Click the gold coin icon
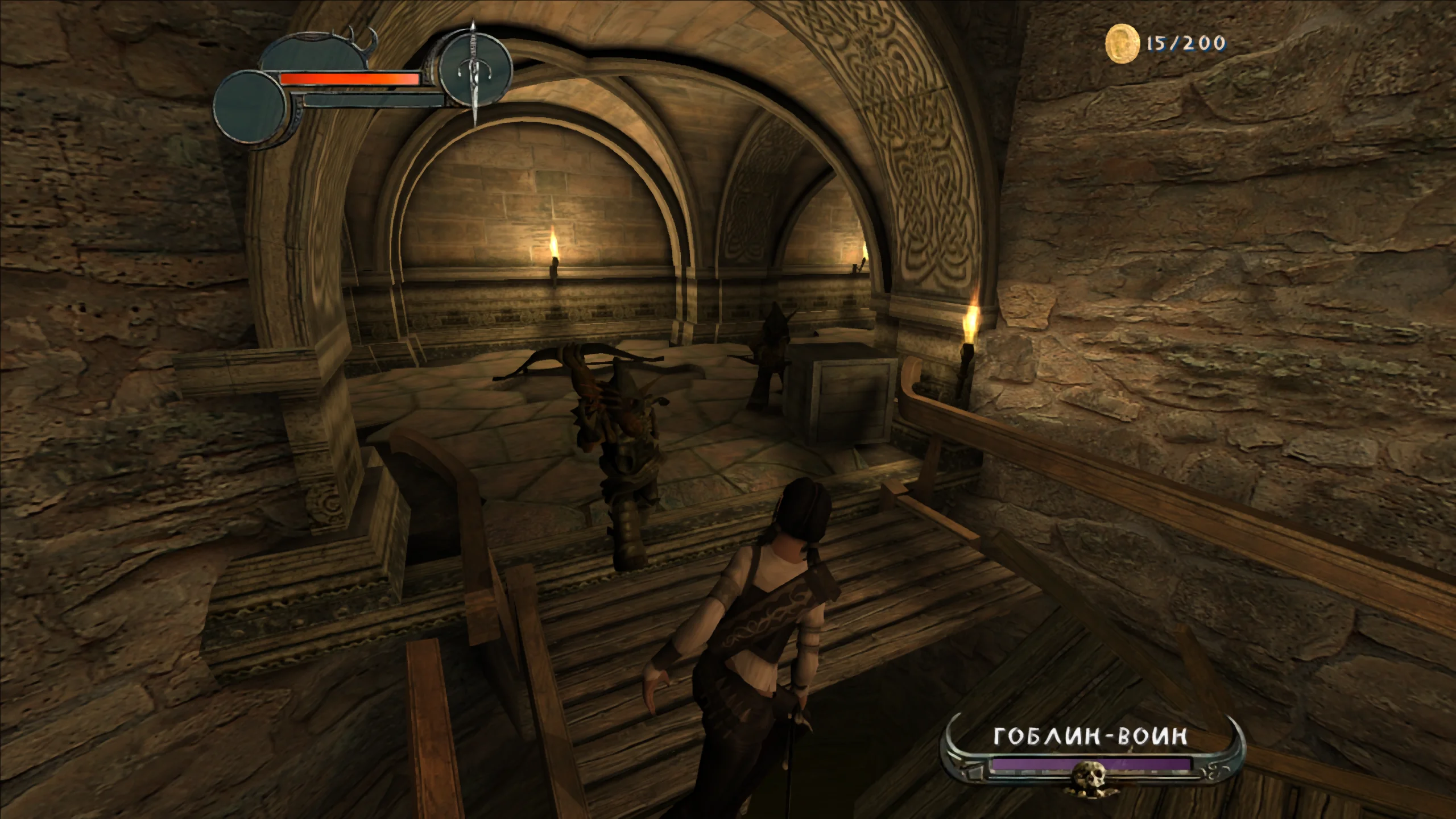Screen dimensions: 1456x819 (x=1122, y=44)
